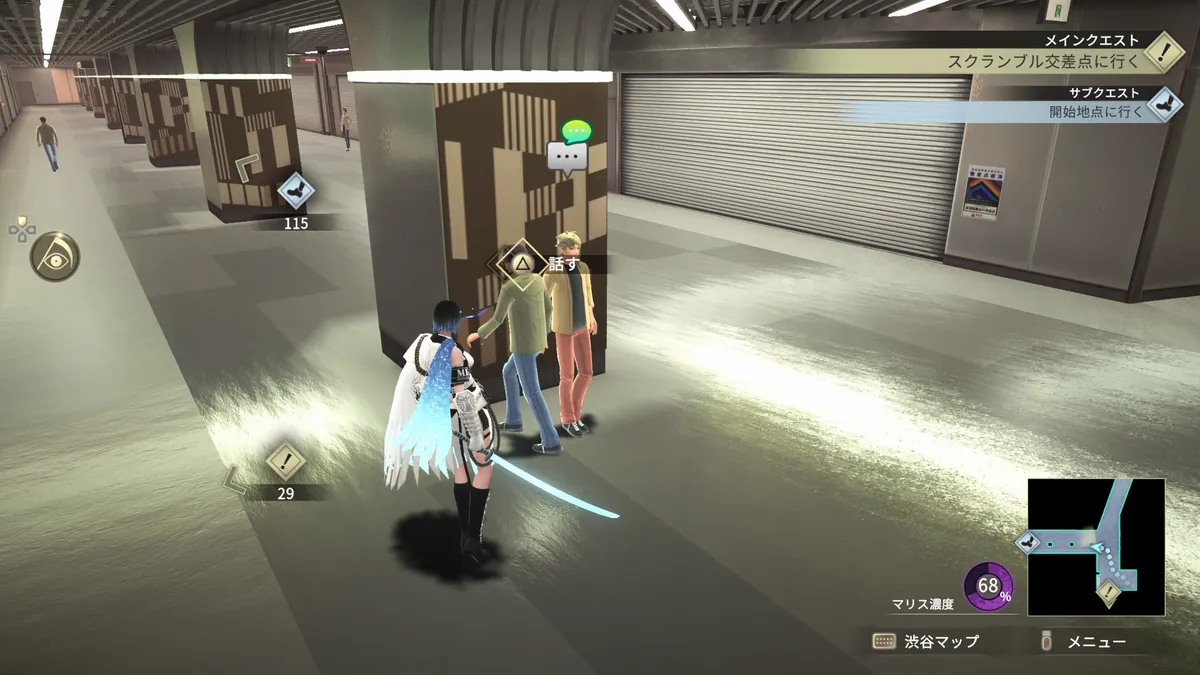This screenshot has width=1200, height=675.
Task: Open the menu (メニュー) button
Action: (x=1086, y=642)
